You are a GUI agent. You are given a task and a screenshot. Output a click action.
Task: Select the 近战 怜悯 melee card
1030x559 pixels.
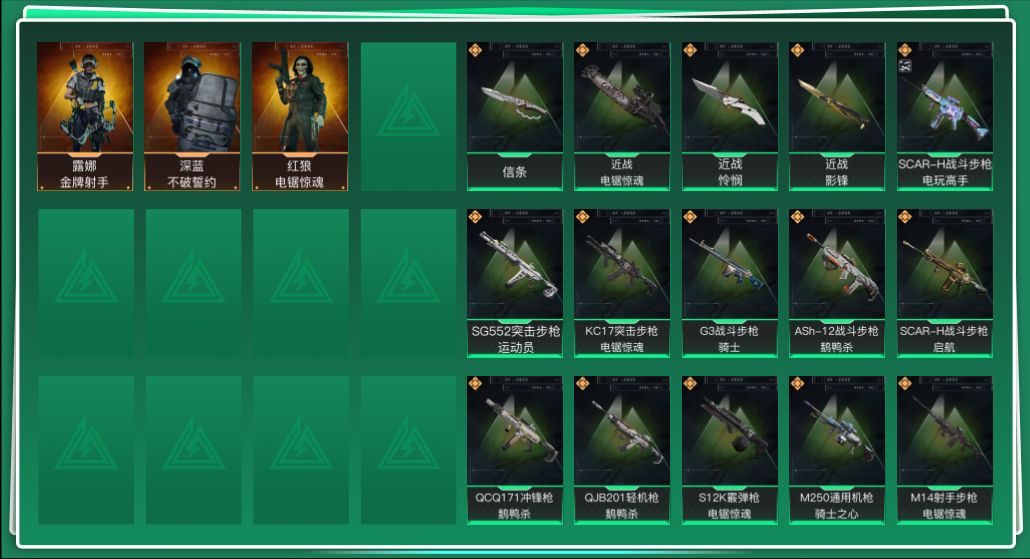(x=730, y=116)
